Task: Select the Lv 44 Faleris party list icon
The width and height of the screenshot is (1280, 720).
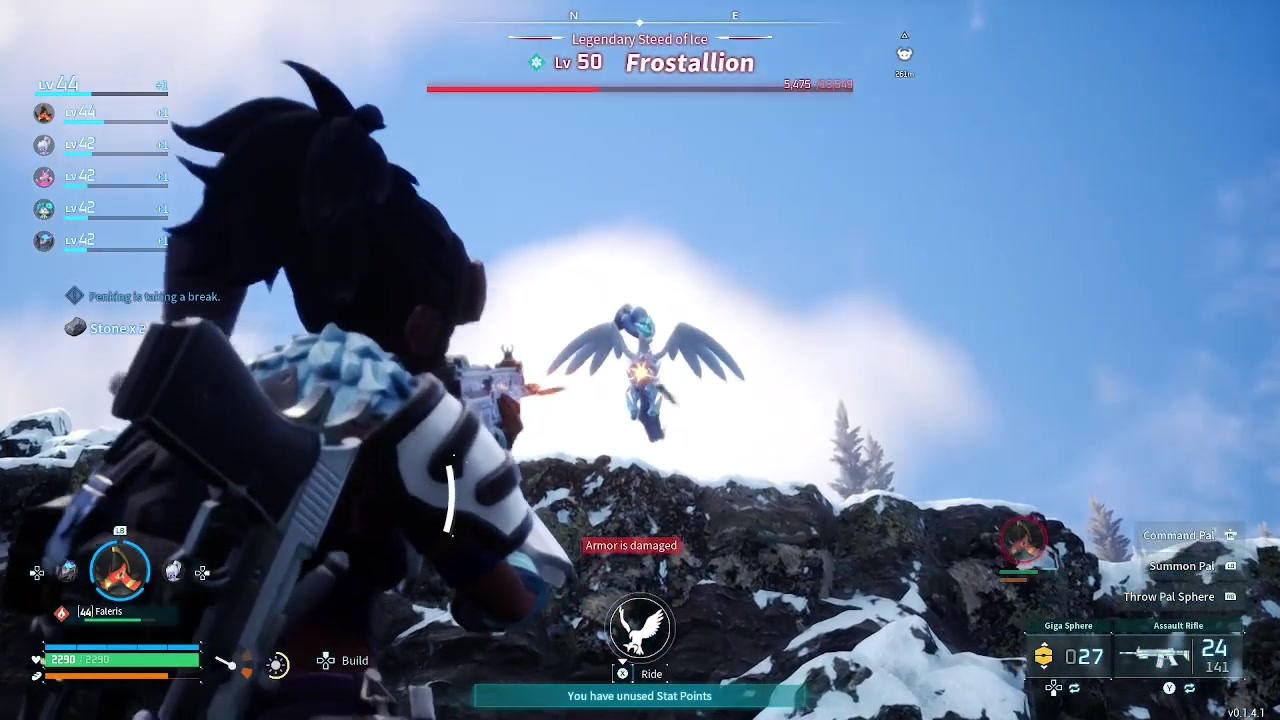Action: (x=44, y=113)
